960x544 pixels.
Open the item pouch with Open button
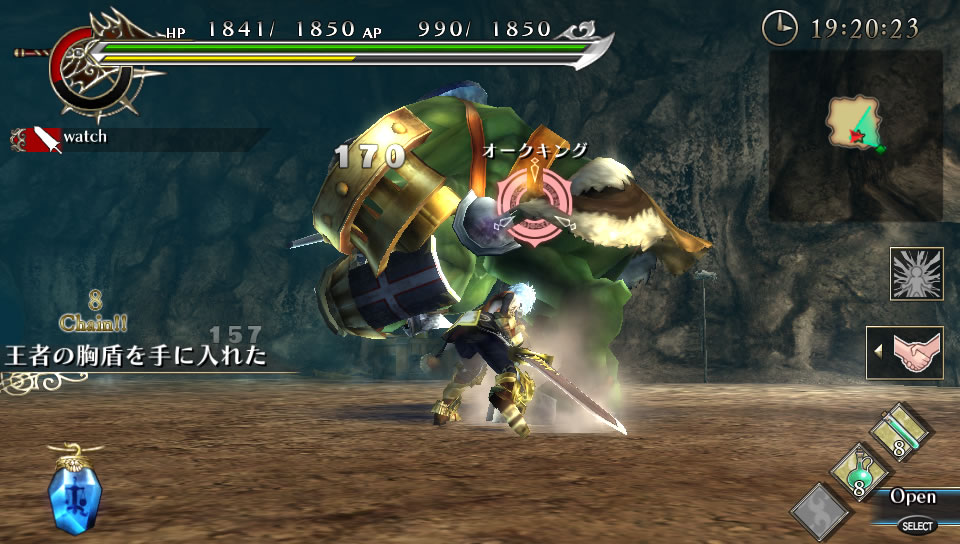913,497
